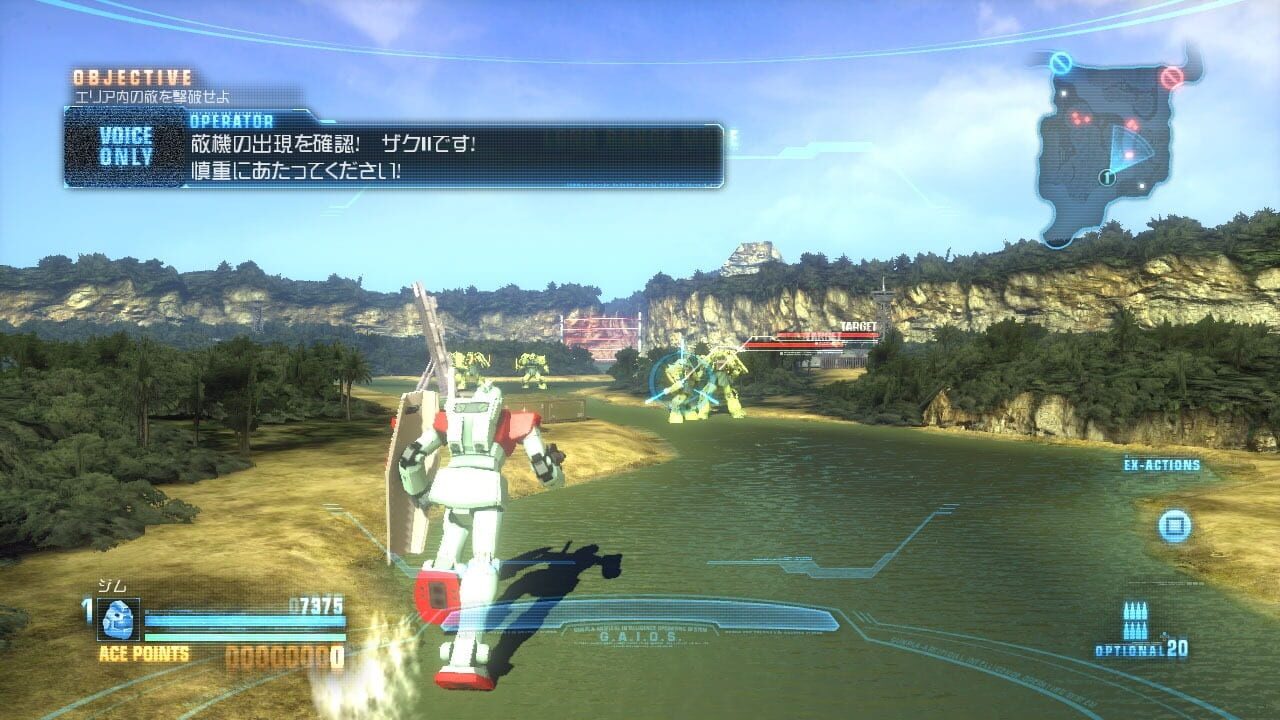This screenshot has height=720, width=1280.
Task: Click a red enemy blip on the minimap
Action: coord(1077,118)
